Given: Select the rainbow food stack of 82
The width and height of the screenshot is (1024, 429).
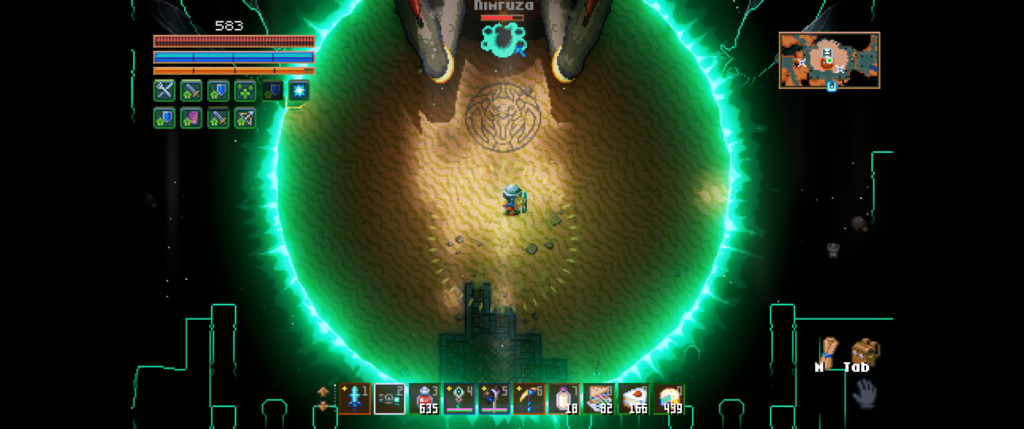Looking at the screenshot, I should click(x=600, y=399).
